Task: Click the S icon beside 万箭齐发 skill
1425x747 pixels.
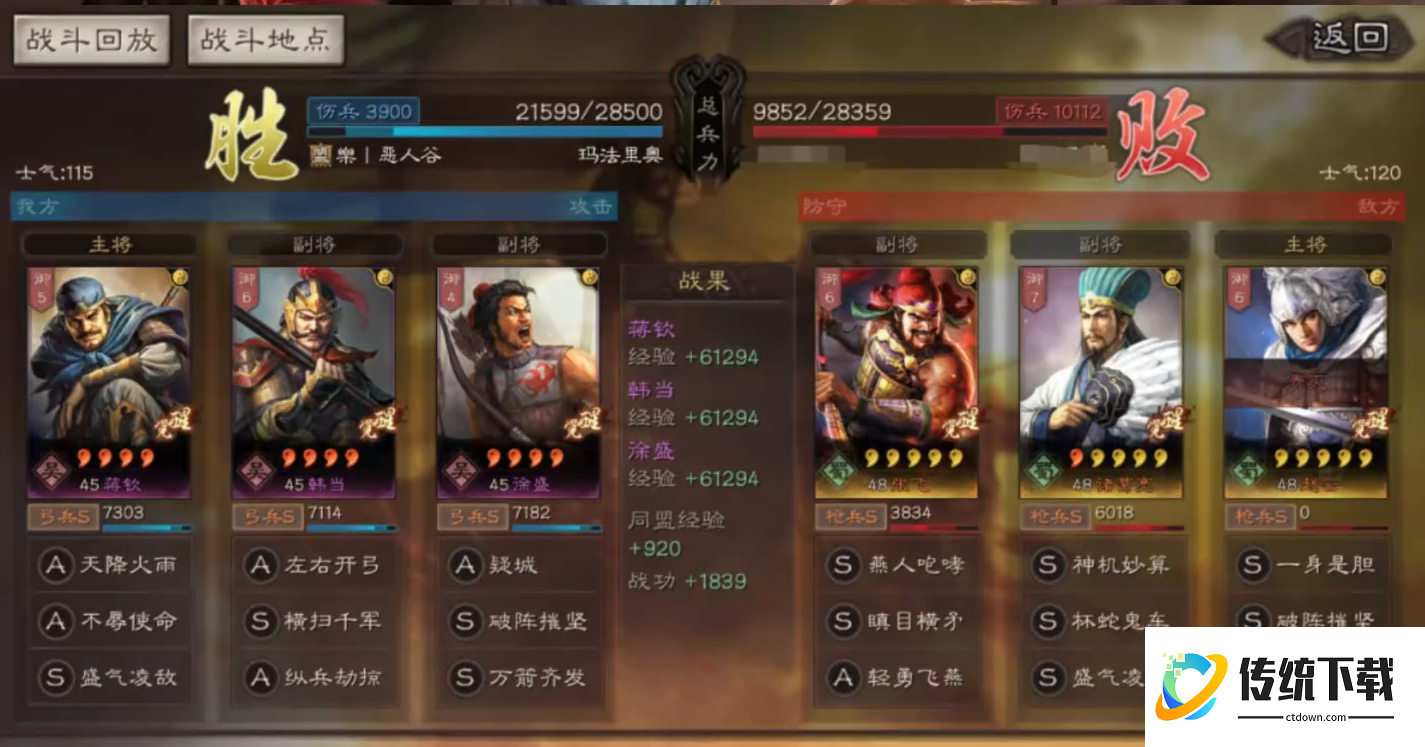Action: click(465, 679)
